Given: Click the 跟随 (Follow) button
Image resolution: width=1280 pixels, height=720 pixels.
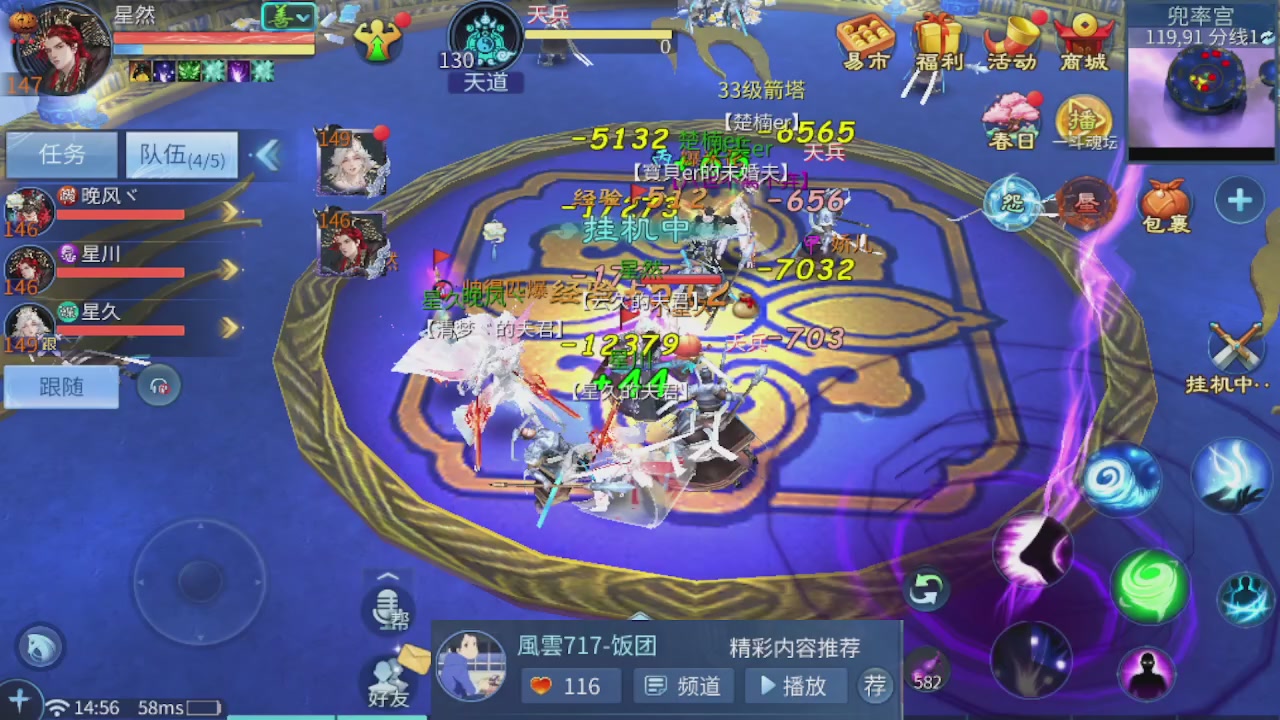Looking at the screenshot, I should tap(62, 387).
